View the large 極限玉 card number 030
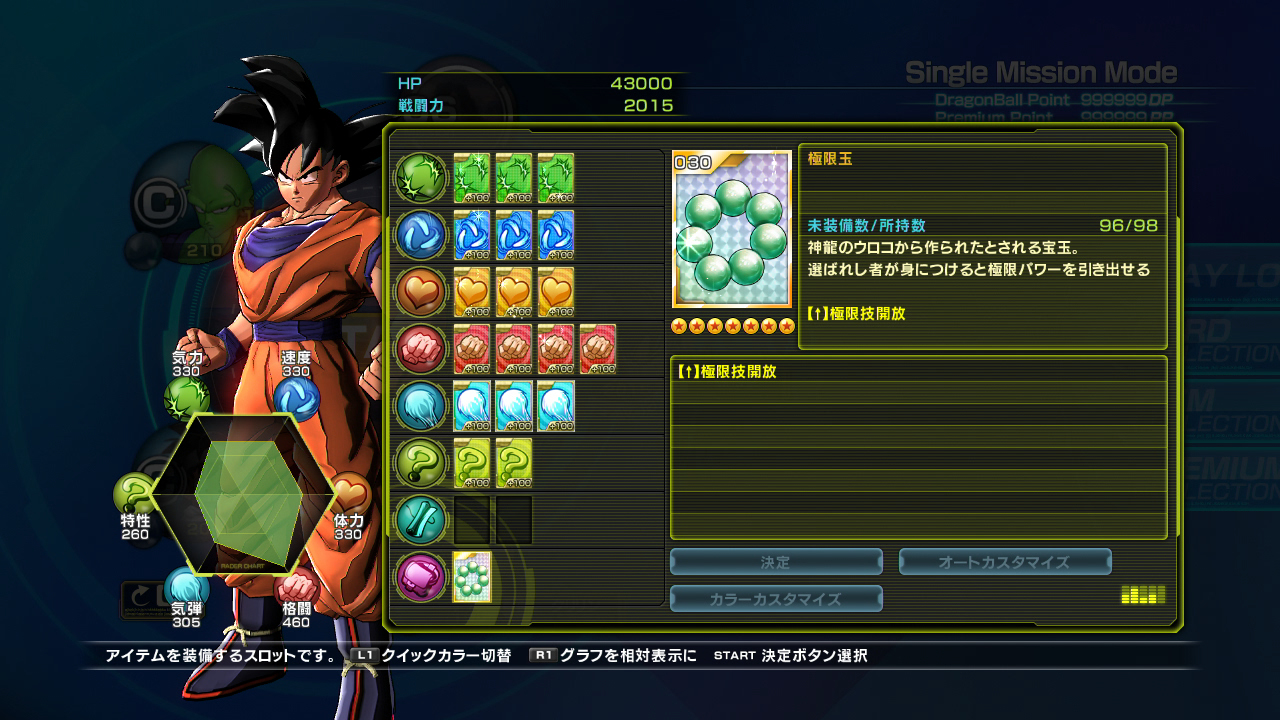 click(732, 230)
